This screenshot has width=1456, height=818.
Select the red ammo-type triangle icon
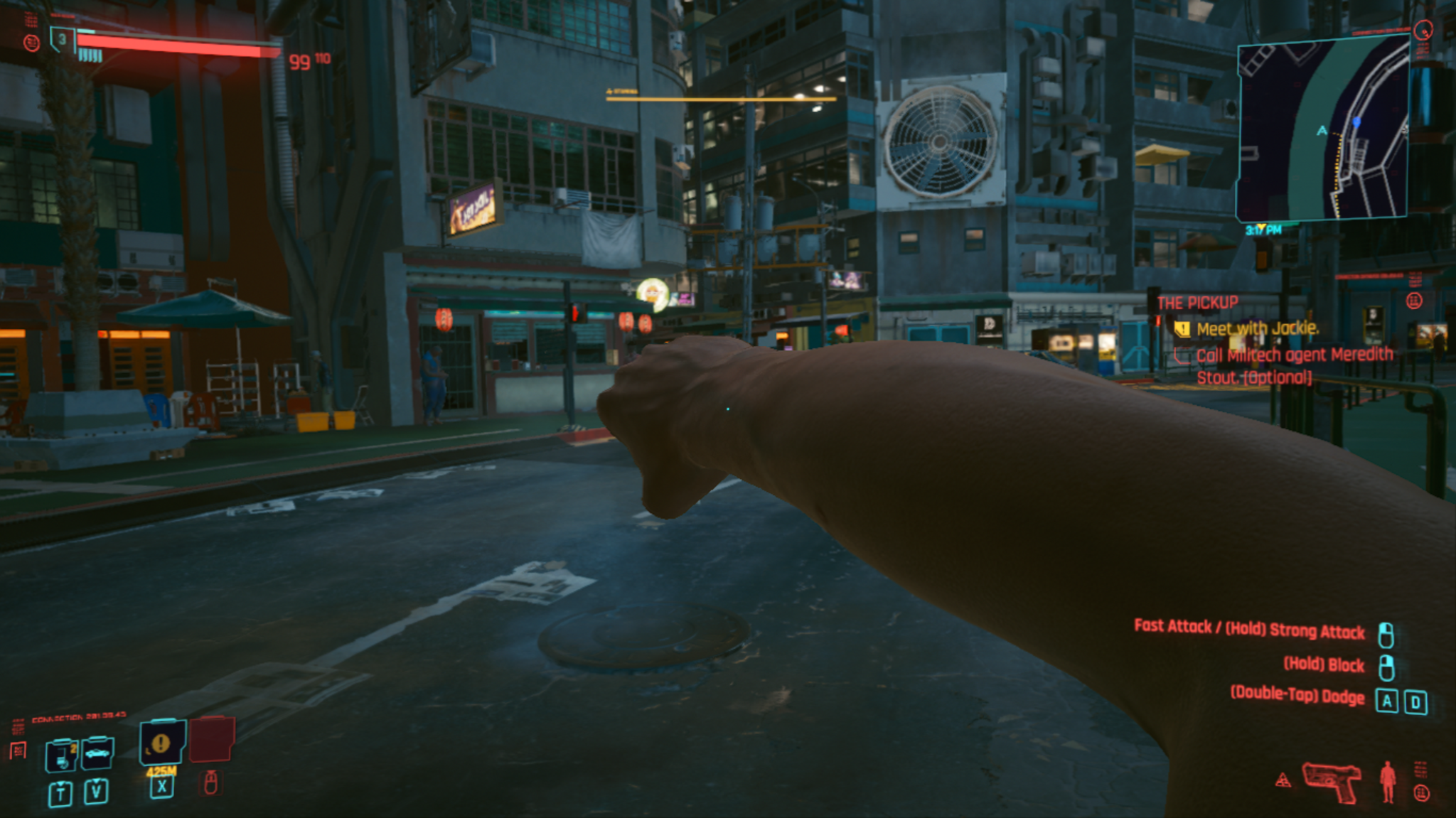pos(1283,778)
